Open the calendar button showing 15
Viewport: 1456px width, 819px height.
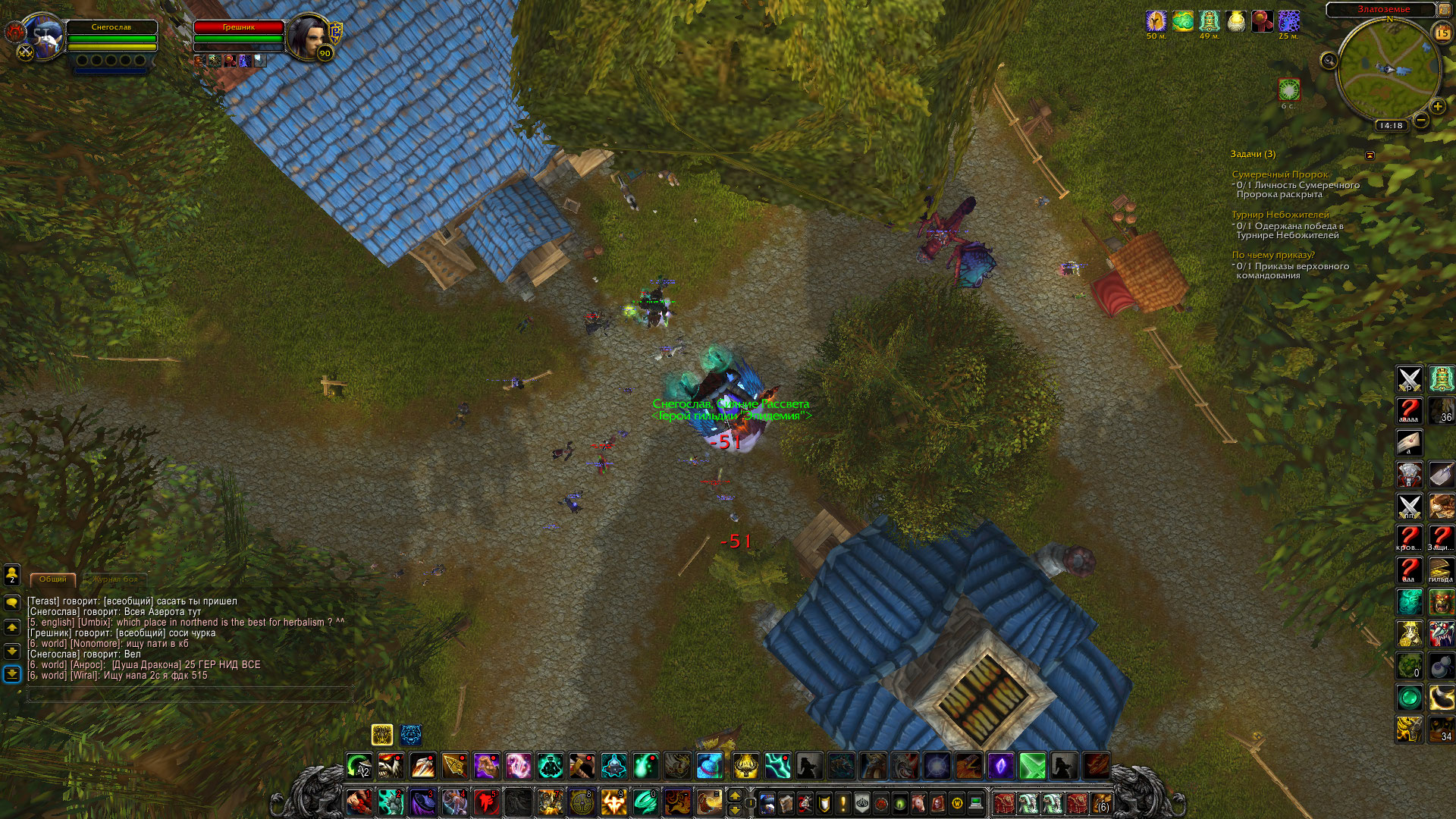coord(1442,33)
